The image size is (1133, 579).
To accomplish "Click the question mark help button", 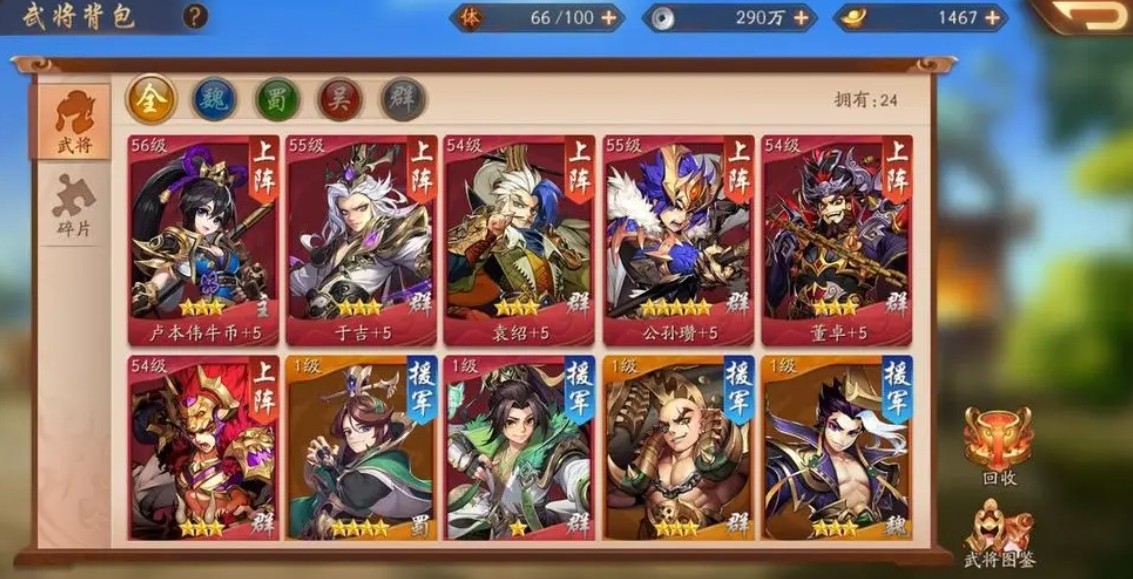I will (196, 16).
